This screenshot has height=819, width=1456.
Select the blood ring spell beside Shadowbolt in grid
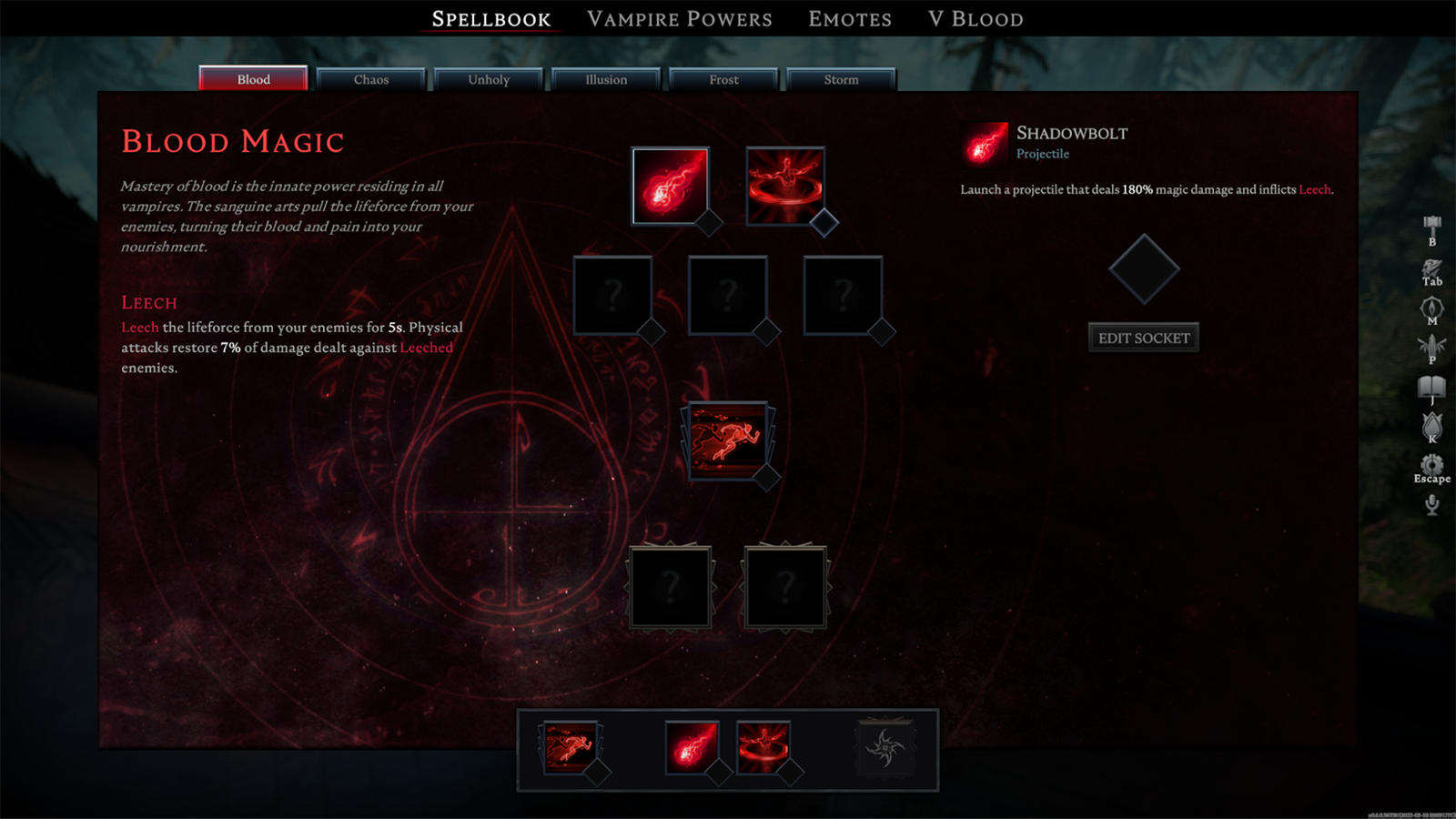pos(784,186)
